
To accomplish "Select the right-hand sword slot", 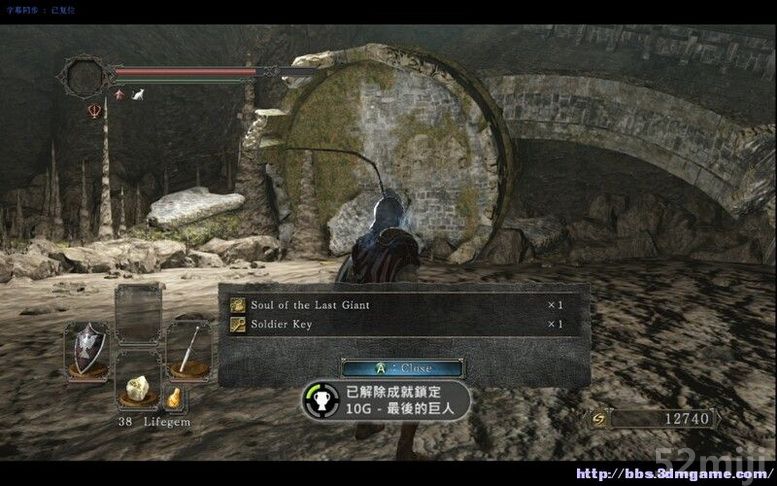I will coord(188,346).
